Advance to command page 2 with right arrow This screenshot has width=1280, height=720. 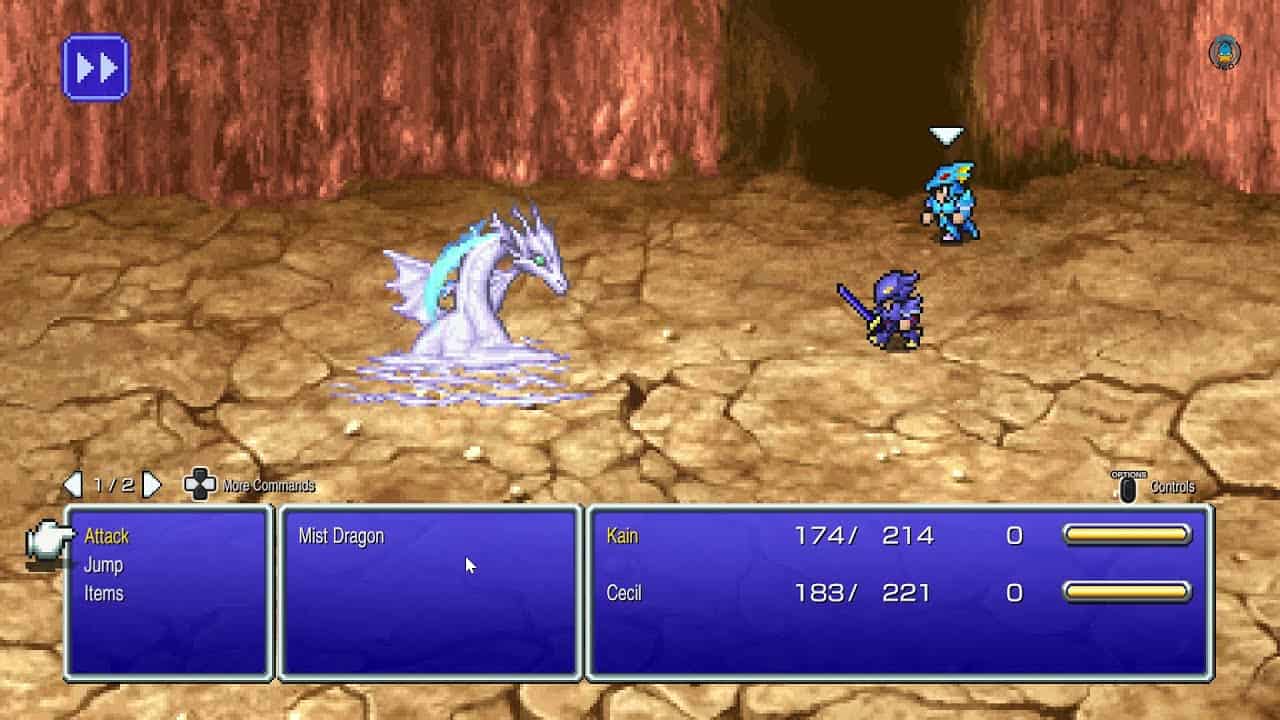pyautogui.click(x=150, y=485)
